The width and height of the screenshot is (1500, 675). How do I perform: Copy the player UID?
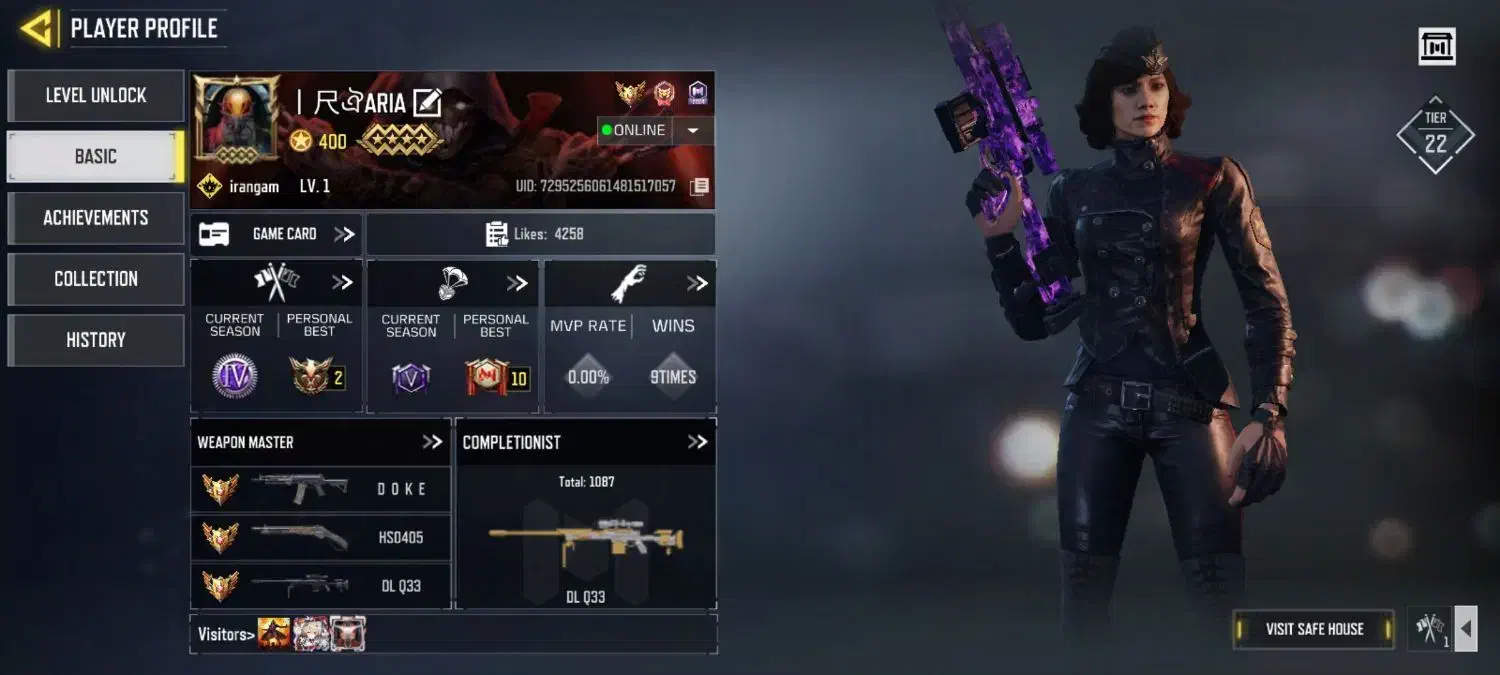click(700, 186)
